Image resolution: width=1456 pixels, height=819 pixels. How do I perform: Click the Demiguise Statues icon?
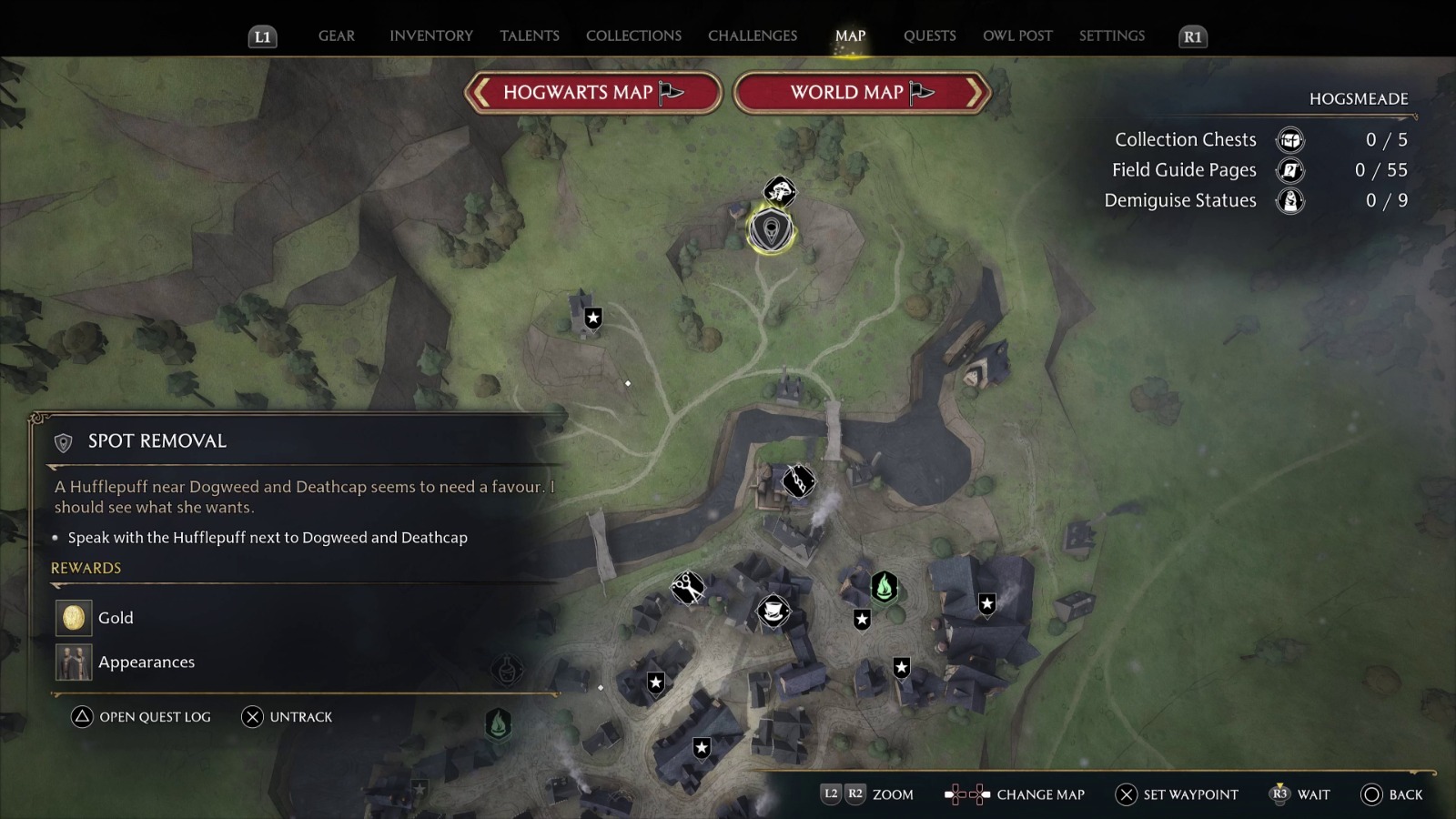[1289, 200]
